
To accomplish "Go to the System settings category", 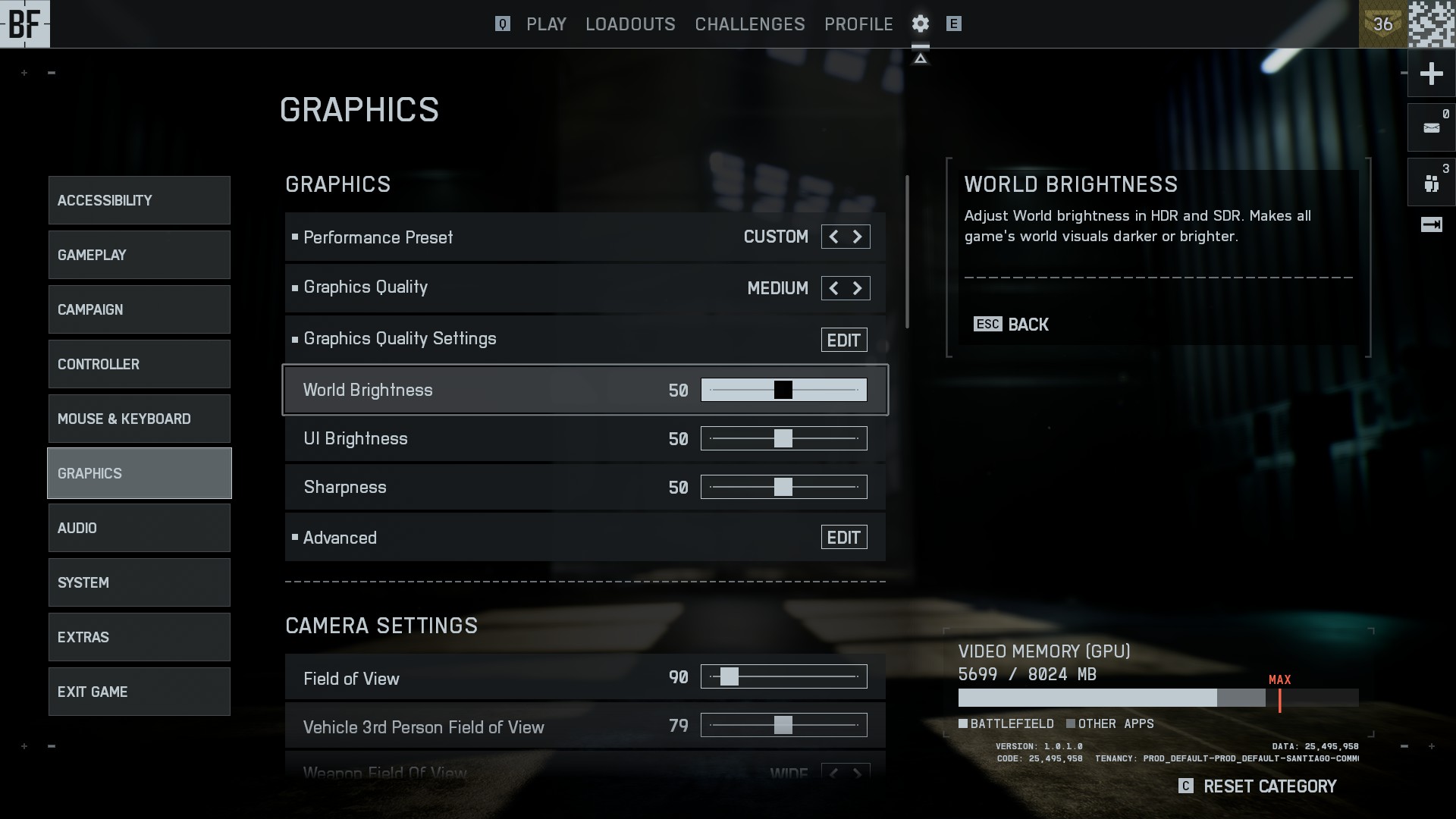I will 140,582.
